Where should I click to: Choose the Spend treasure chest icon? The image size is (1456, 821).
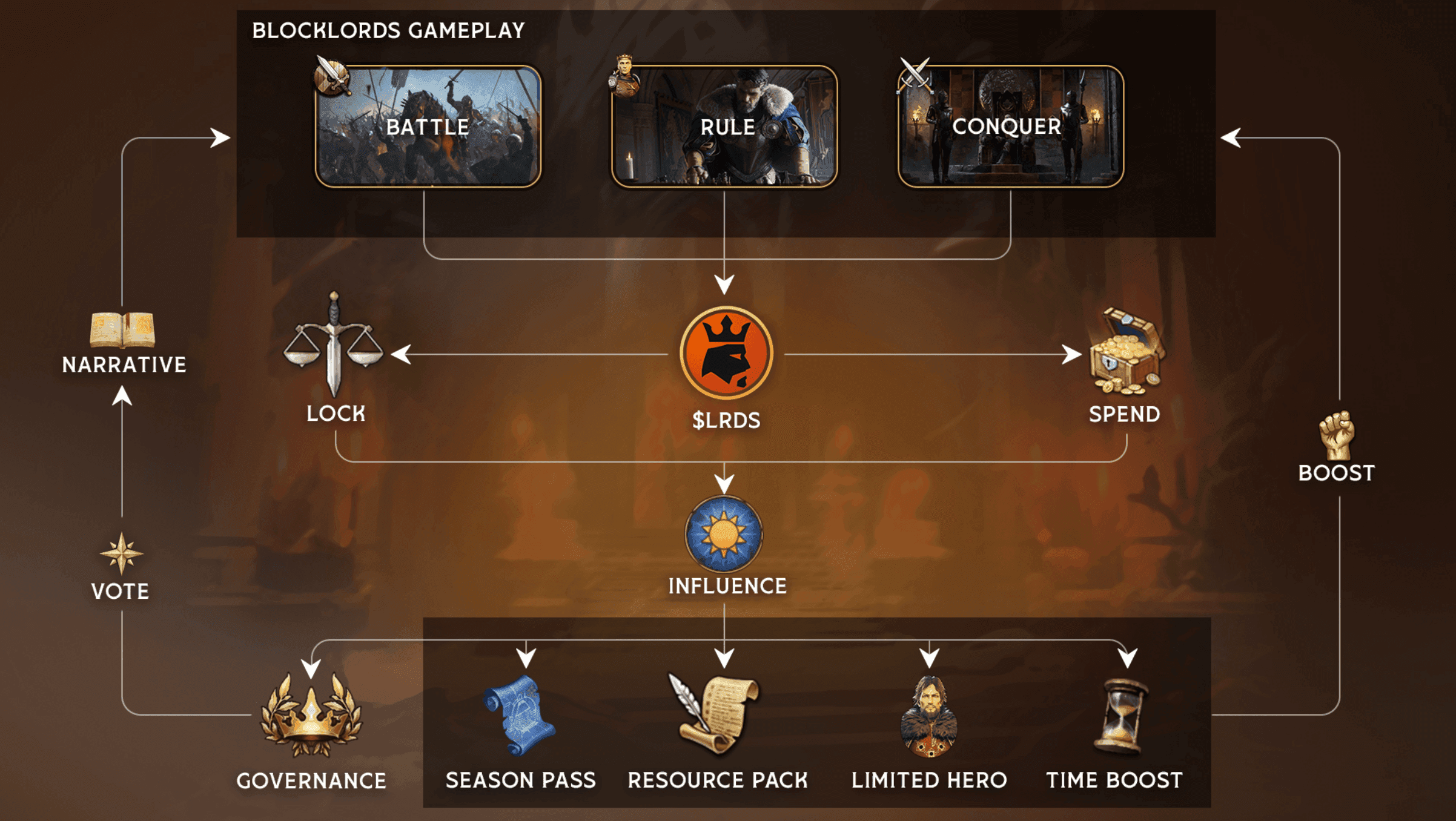pyautogui.click(x=1125, y=351)
